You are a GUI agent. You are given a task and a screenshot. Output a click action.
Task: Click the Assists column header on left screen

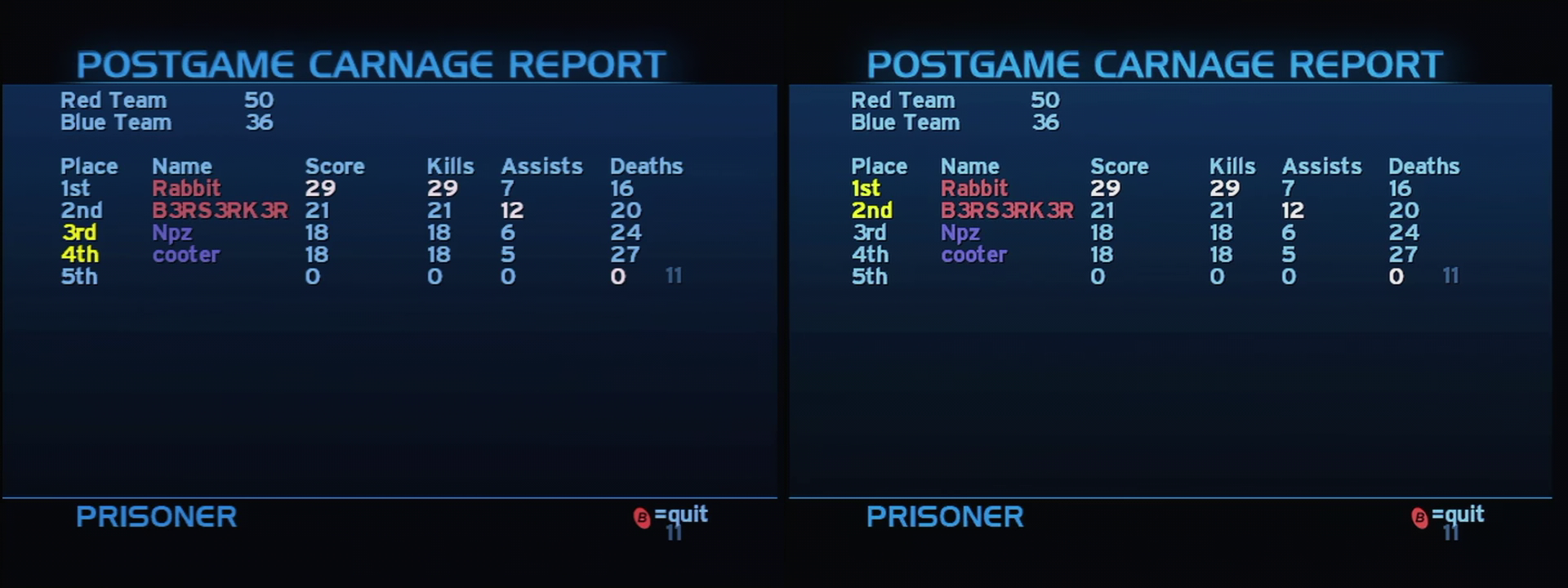(541, 166)
